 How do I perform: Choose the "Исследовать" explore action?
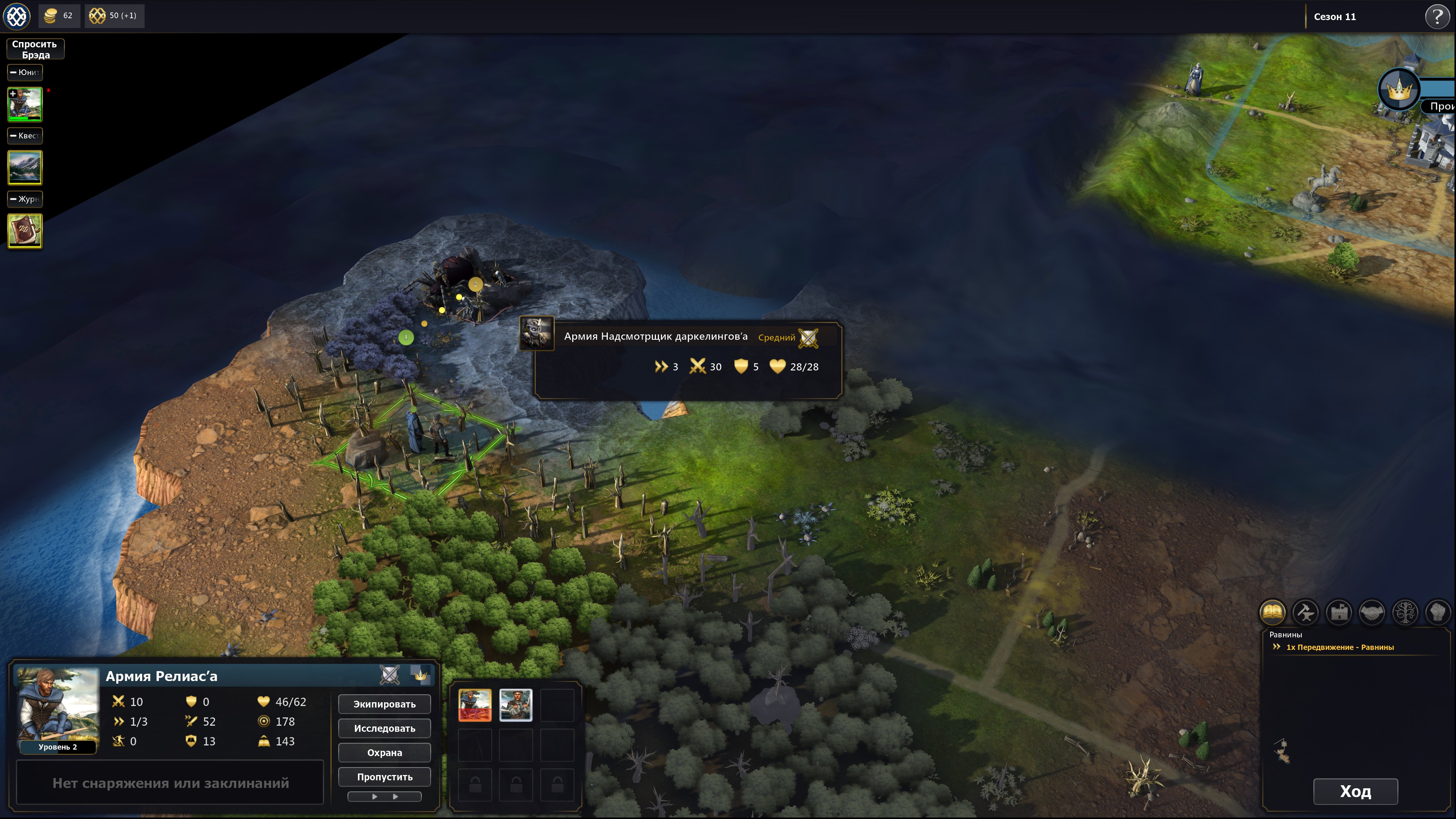[x=384, y=728]
